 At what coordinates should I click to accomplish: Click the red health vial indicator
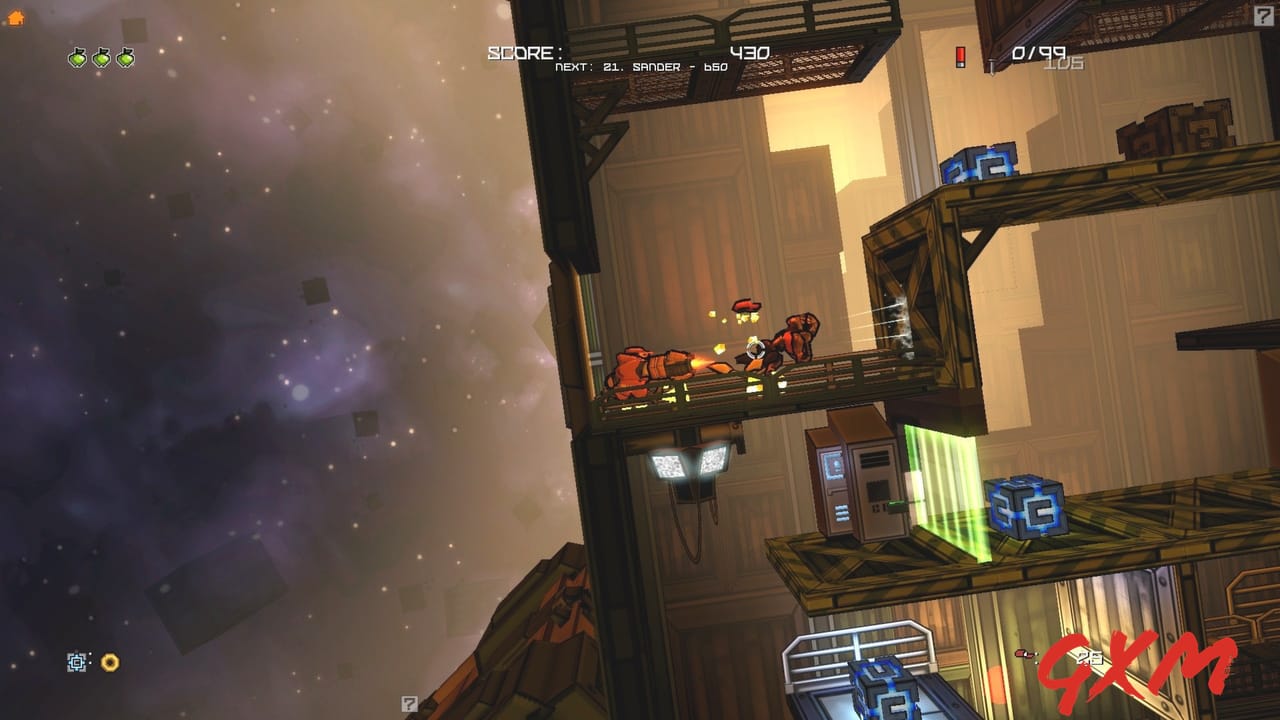pyautogui.click(x=959, y=58)
